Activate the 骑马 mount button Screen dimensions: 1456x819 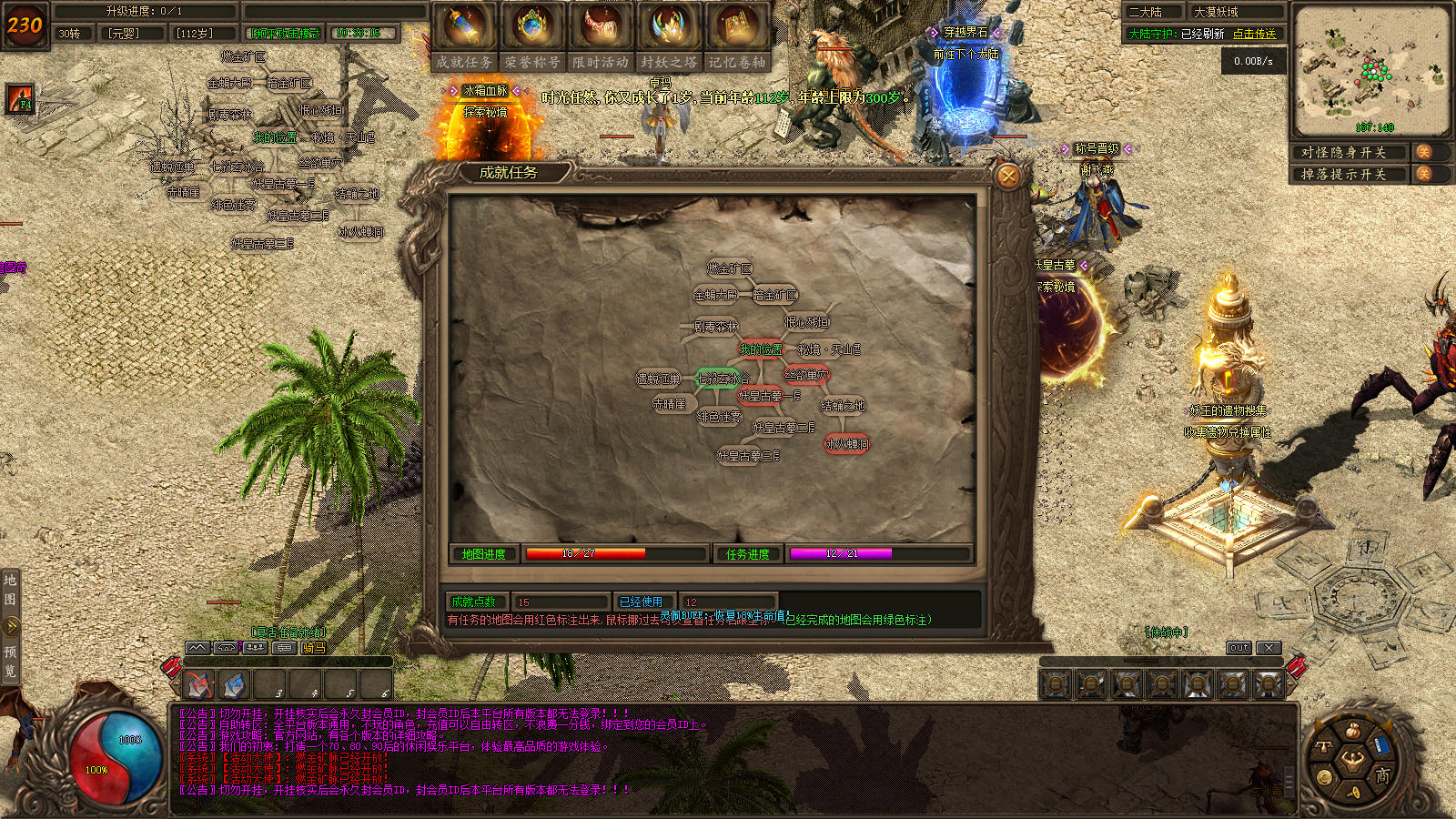click(314, 648)
